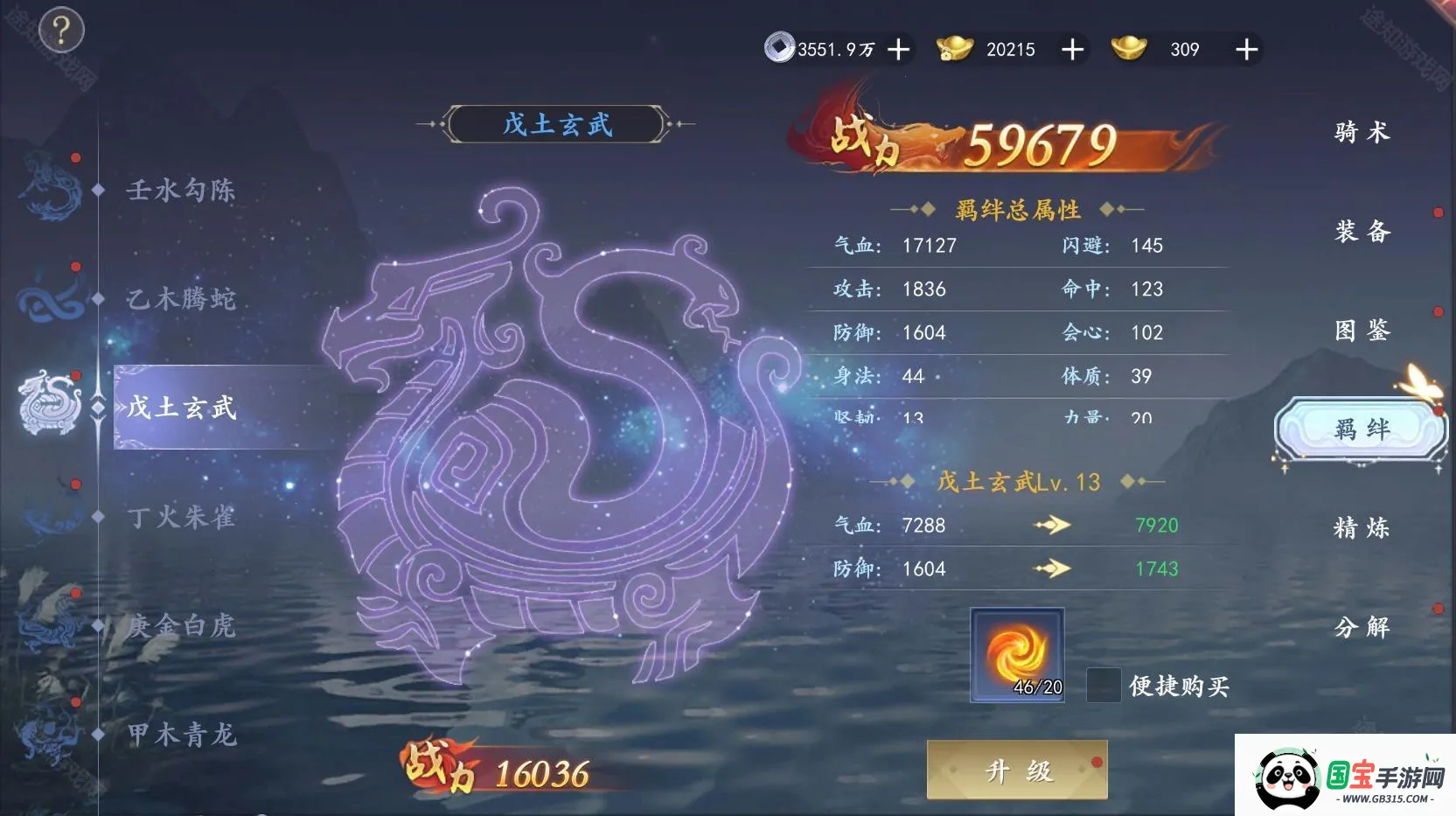1456x816 pixels.
Task: Add more silver coins with the plus button
Action: pos(898,50)
